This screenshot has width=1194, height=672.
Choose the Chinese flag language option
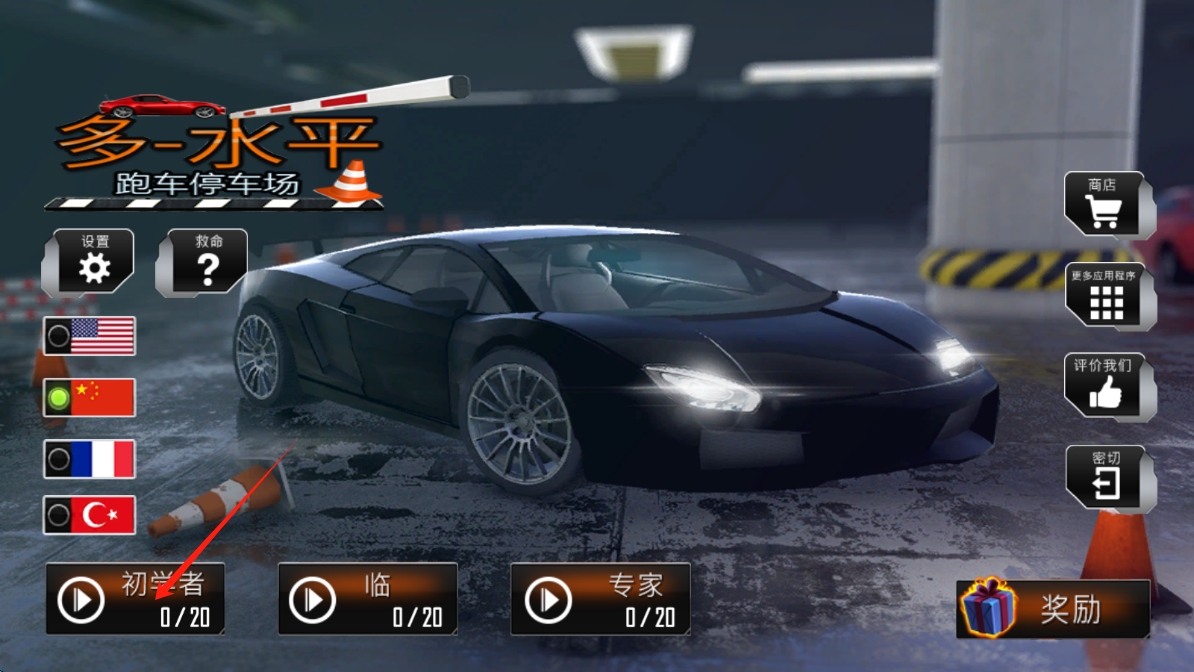[x=90, y=398]
